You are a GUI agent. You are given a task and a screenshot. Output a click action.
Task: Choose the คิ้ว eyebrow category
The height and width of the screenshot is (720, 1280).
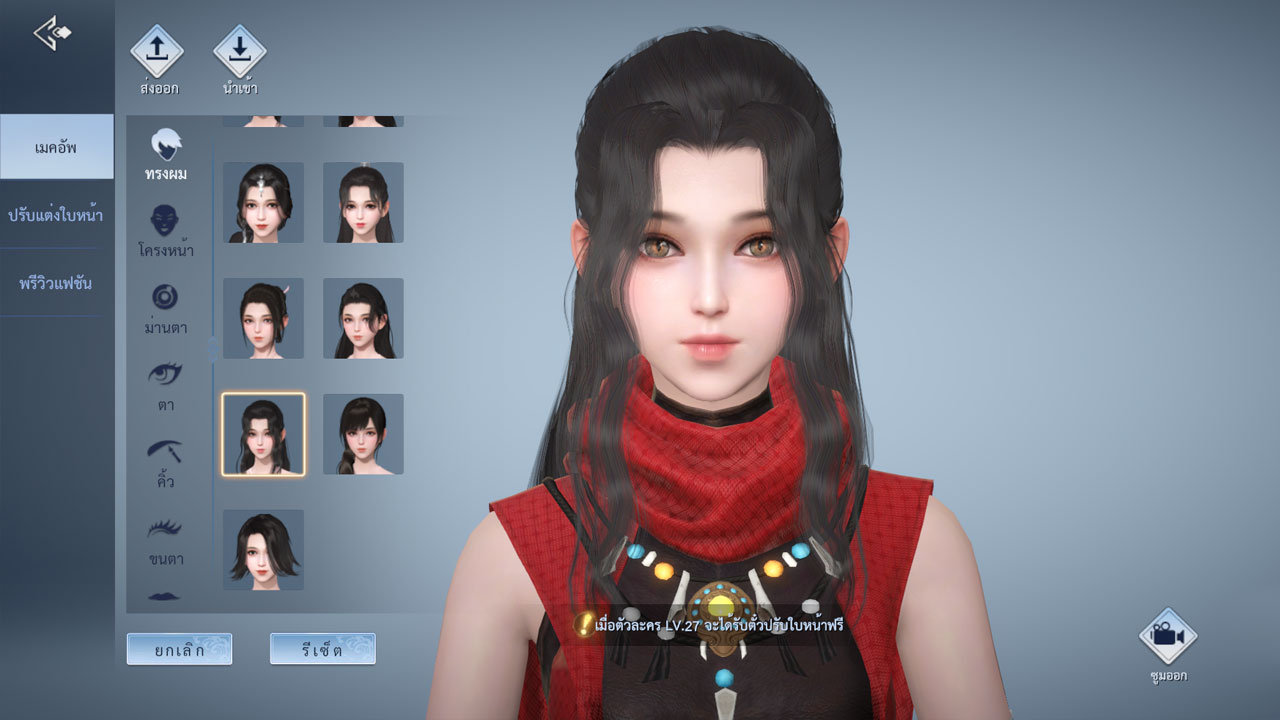click(166, 462)
